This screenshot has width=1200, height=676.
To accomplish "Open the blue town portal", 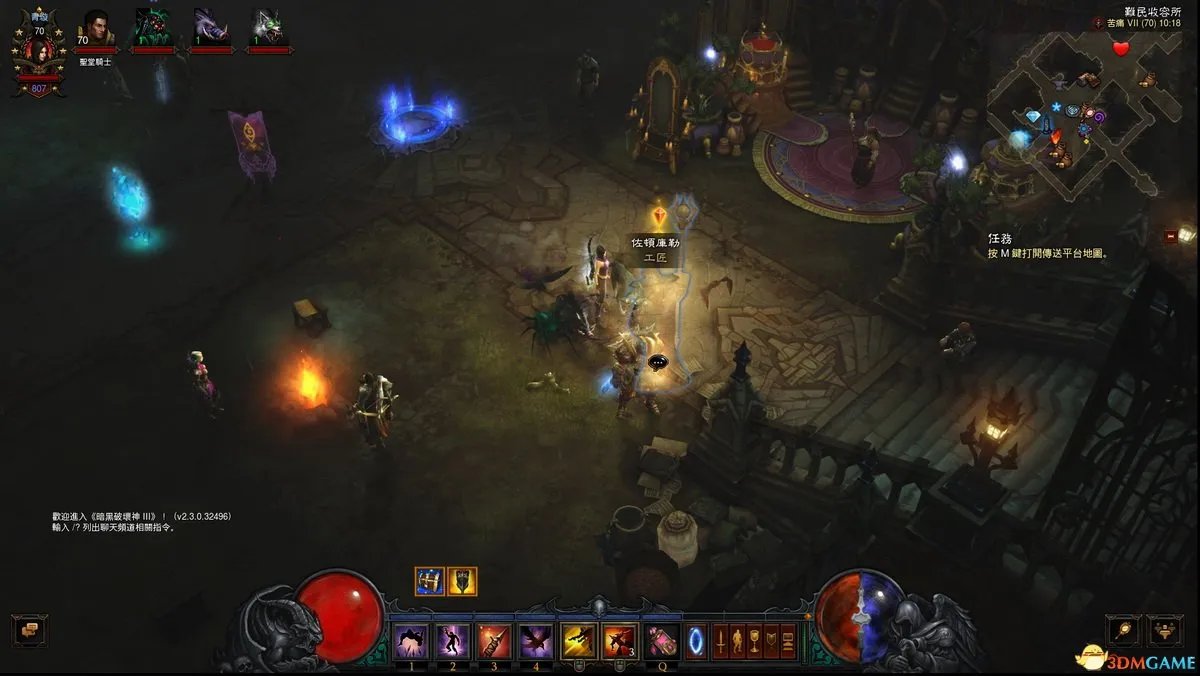I will point(694,640).
